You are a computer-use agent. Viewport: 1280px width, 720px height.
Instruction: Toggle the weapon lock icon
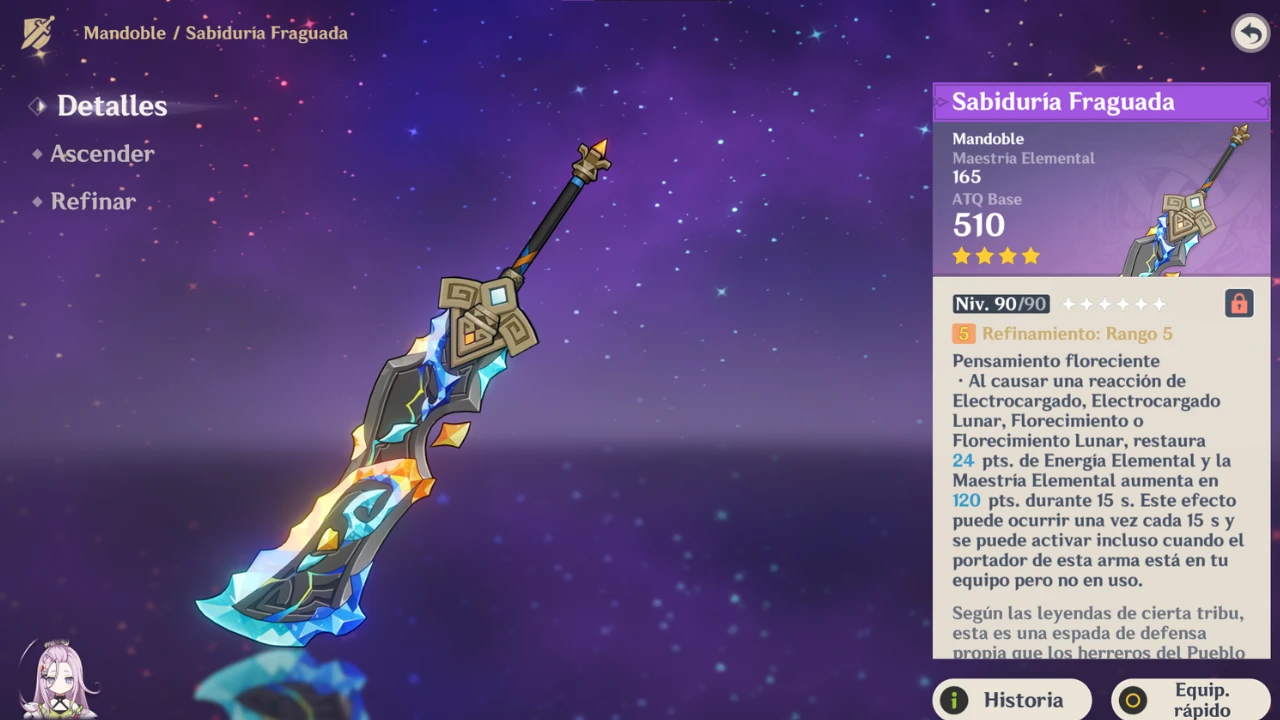(x=1239, y=304)
